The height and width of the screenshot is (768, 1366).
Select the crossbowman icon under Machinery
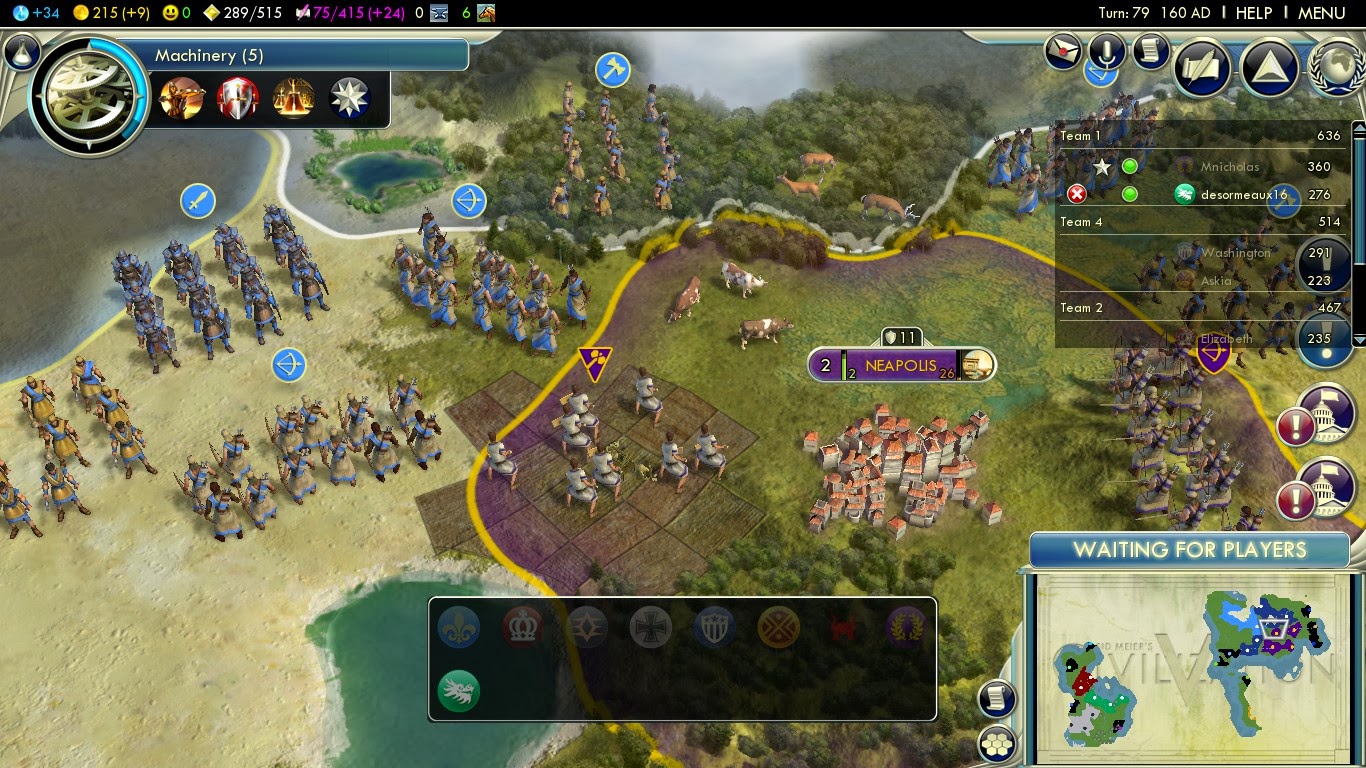click(x=182, y=99)
